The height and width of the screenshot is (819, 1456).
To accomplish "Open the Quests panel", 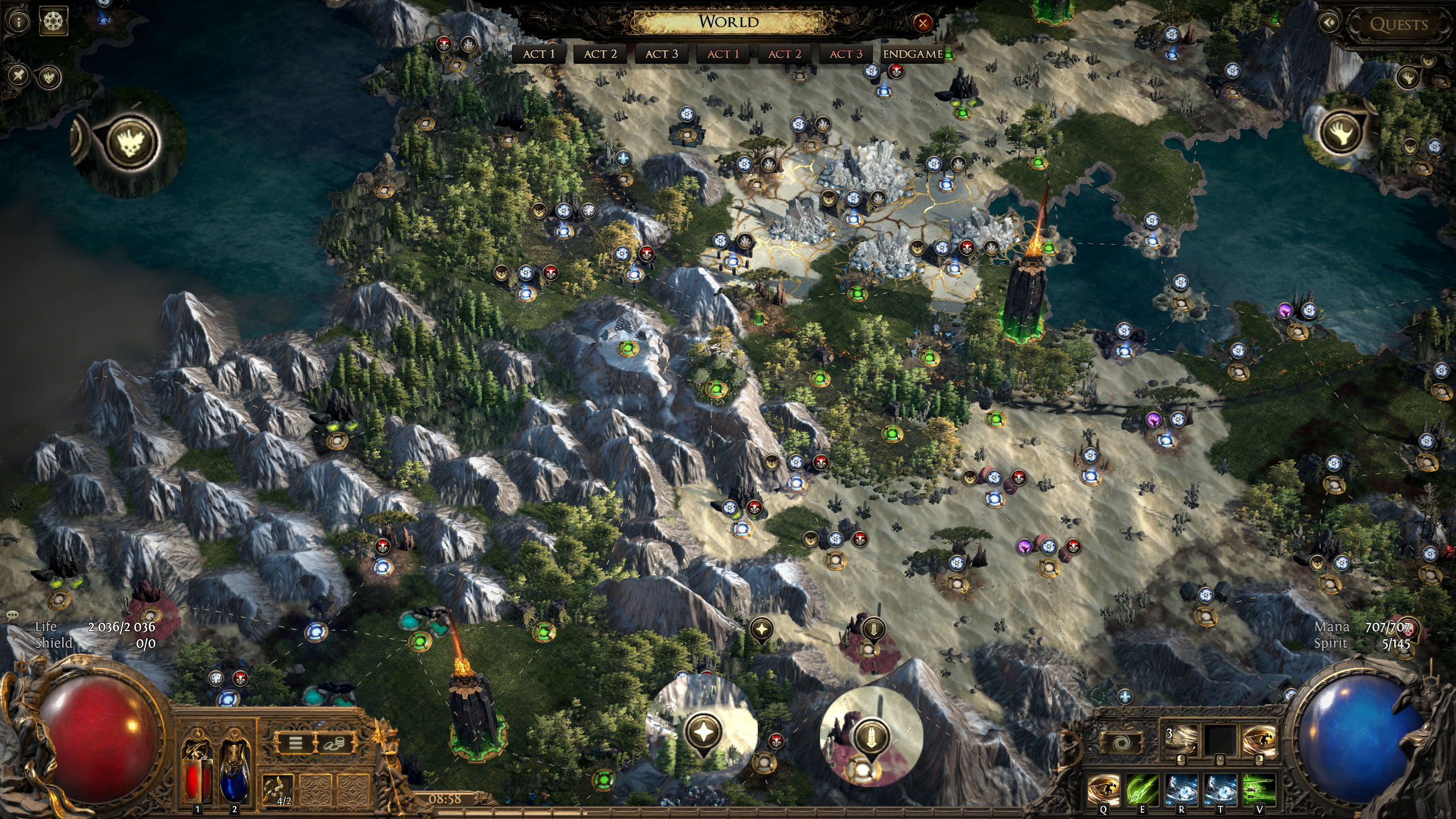I will pos(1398,24).
